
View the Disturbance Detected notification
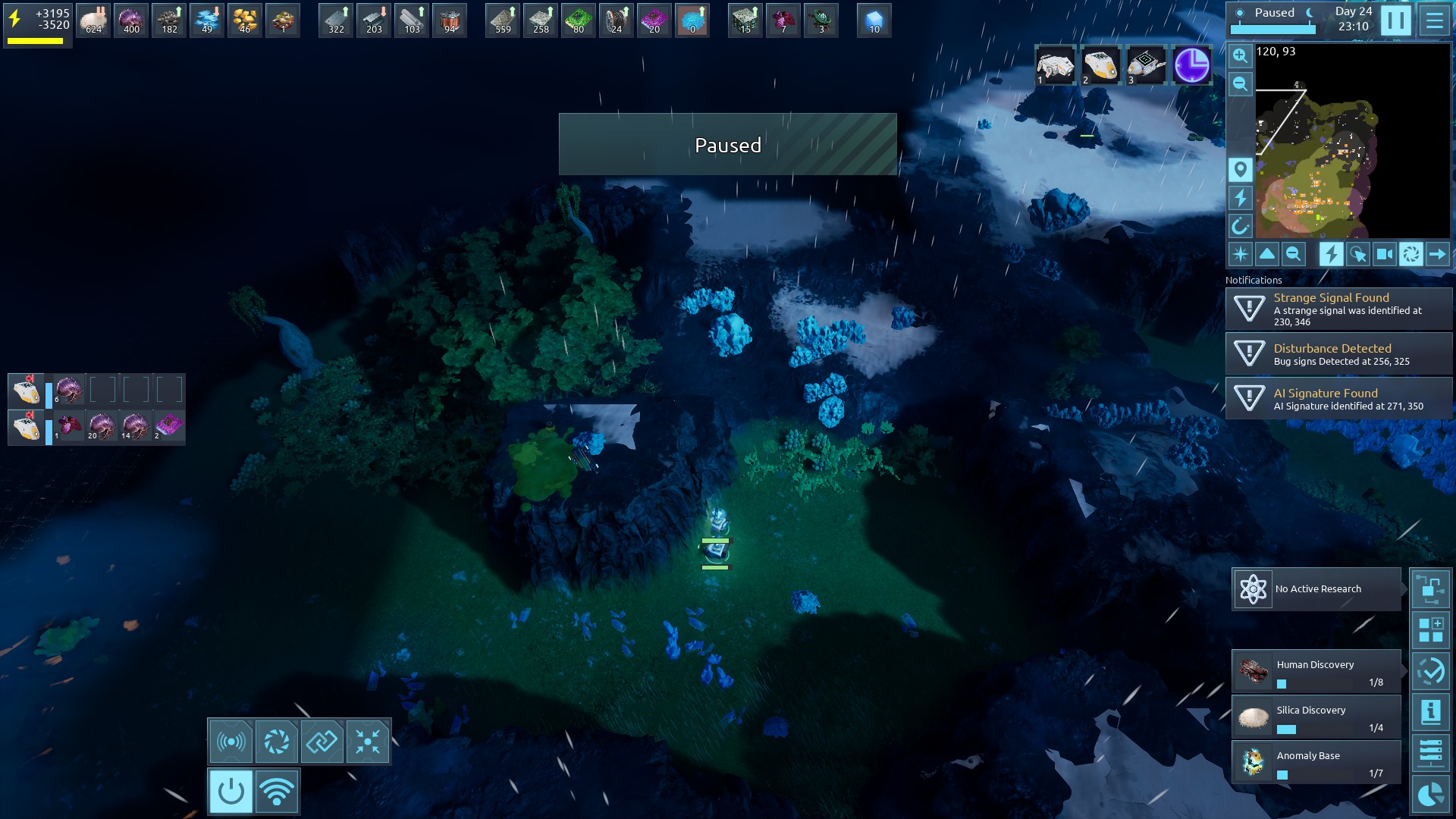coord(1338,354)
